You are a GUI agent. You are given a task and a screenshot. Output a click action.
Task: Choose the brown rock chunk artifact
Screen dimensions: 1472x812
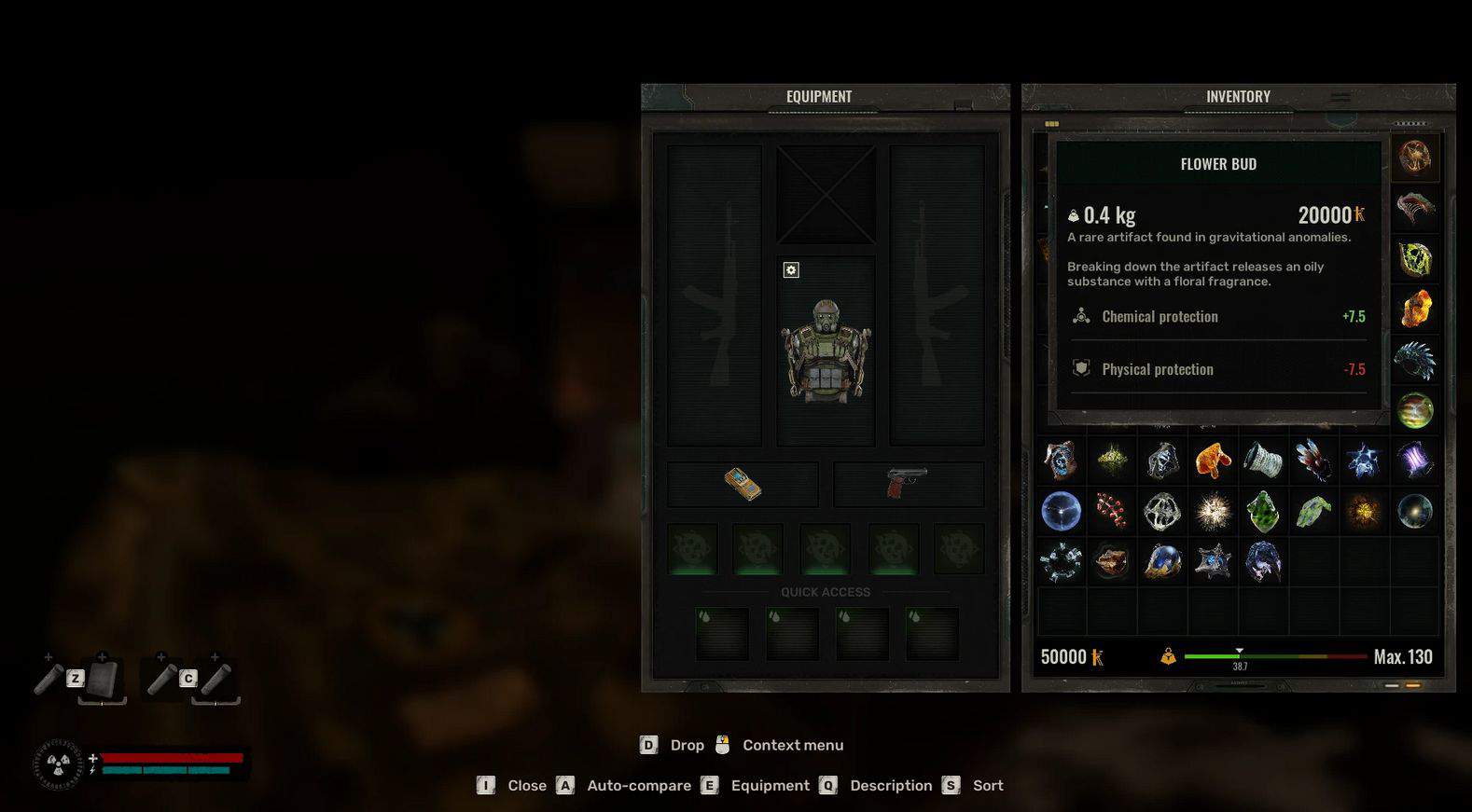tap(1111, 562)
